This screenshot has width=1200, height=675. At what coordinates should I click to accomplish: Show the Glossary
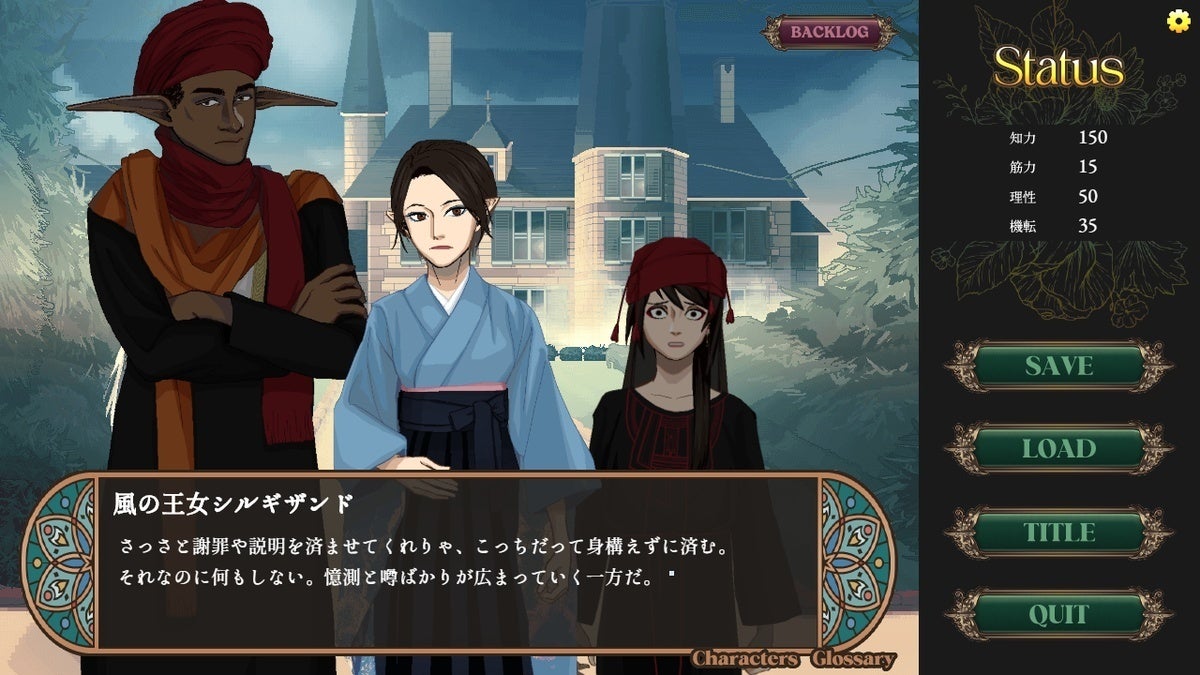853,659
